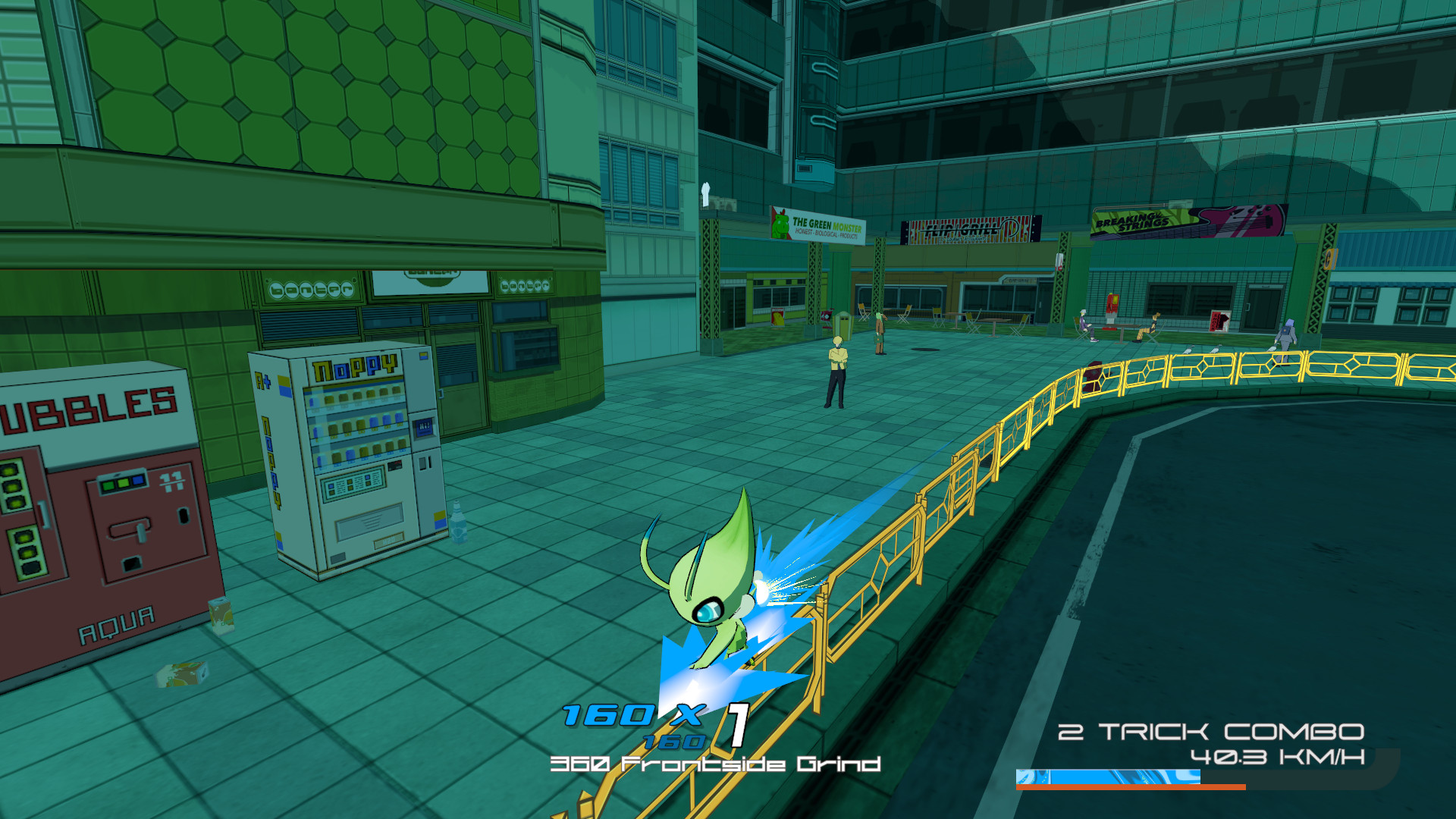1456x819 pixels.
Task: Click the 2 TRICK COMBO counter text
Action: coord(1210,732)
